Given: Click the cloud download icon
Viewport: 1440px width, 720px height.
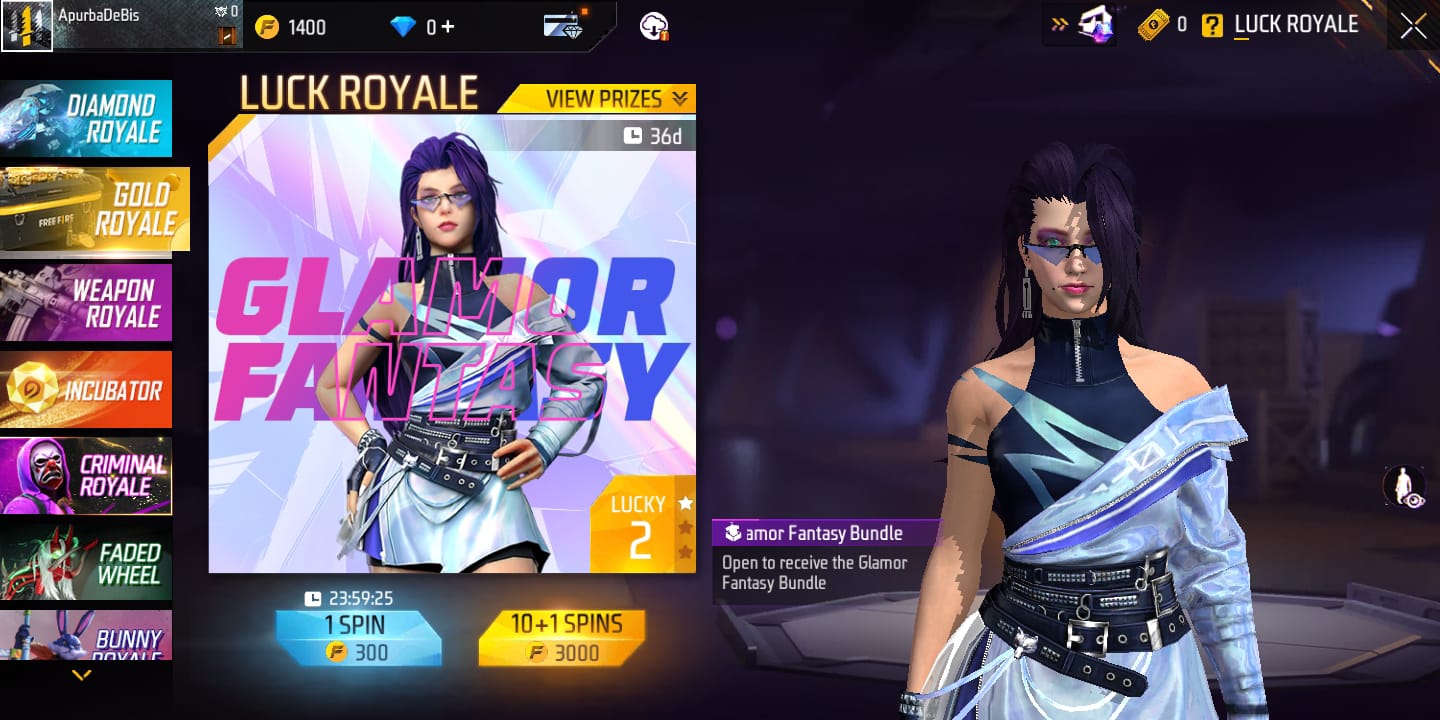Looking at the screenshot, I should coord(654,27).
